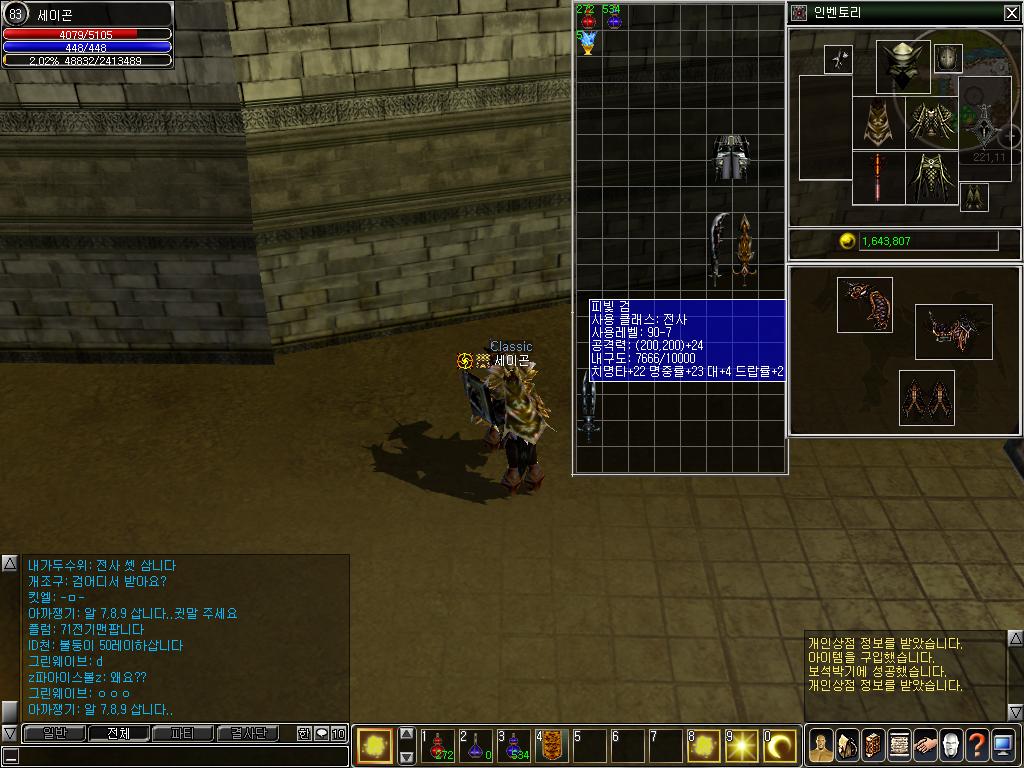
Task: Switch chat to the 파티 tab
Action: click(183, 733)
